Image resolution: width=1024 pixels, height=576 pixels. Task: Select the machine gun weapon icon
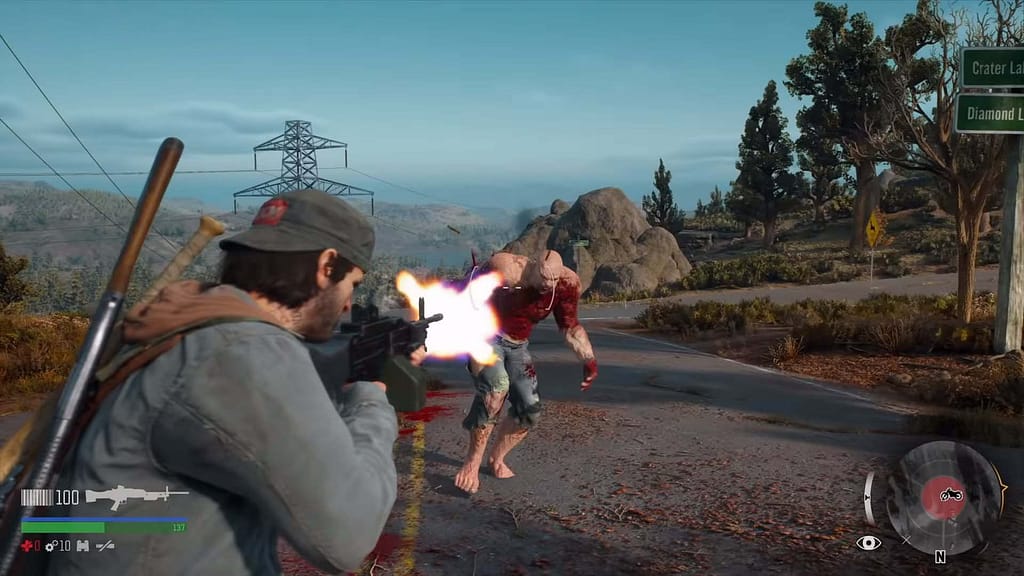(x=136, y=496)
